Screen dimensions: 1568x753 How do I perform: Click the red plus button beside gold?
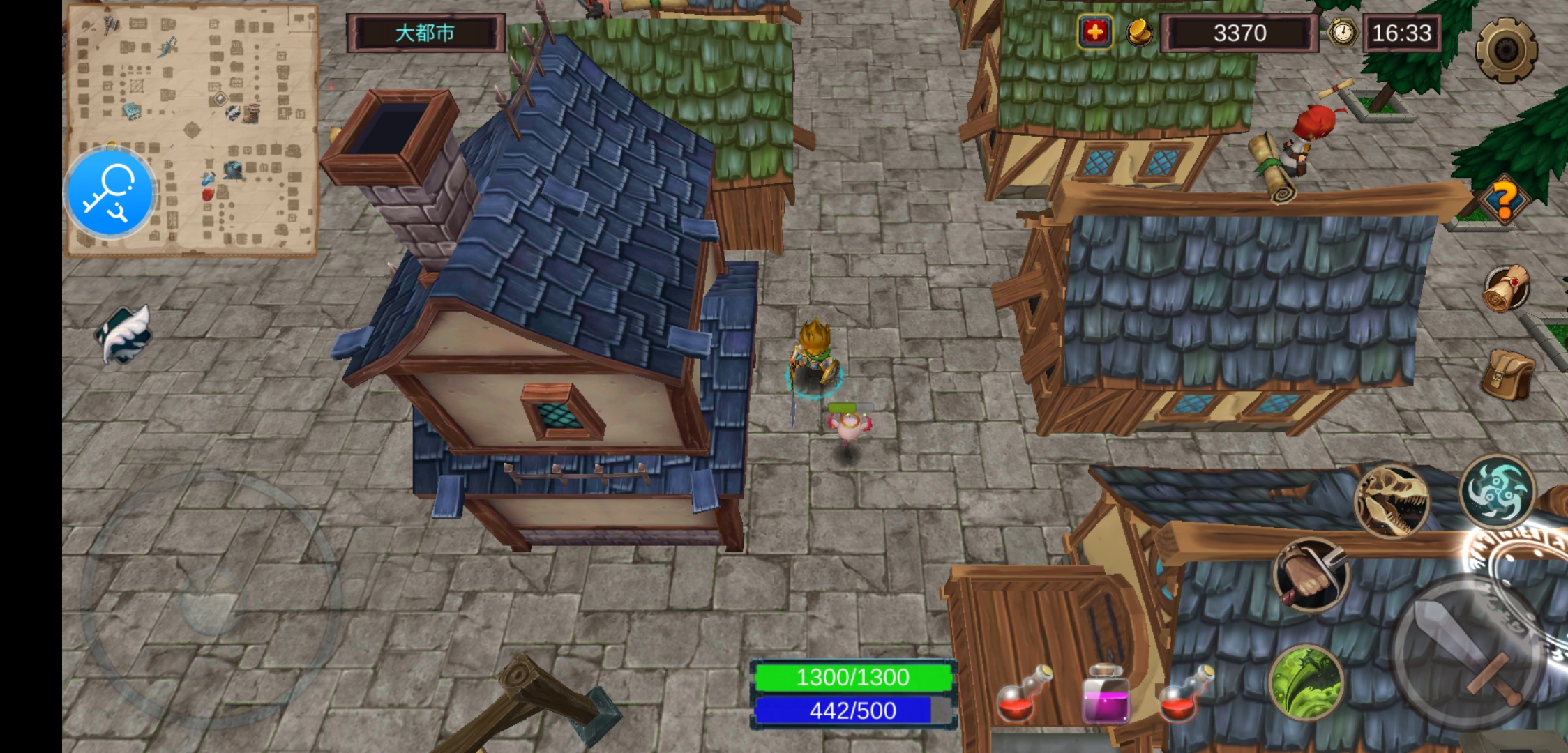tap(1095, 33)
